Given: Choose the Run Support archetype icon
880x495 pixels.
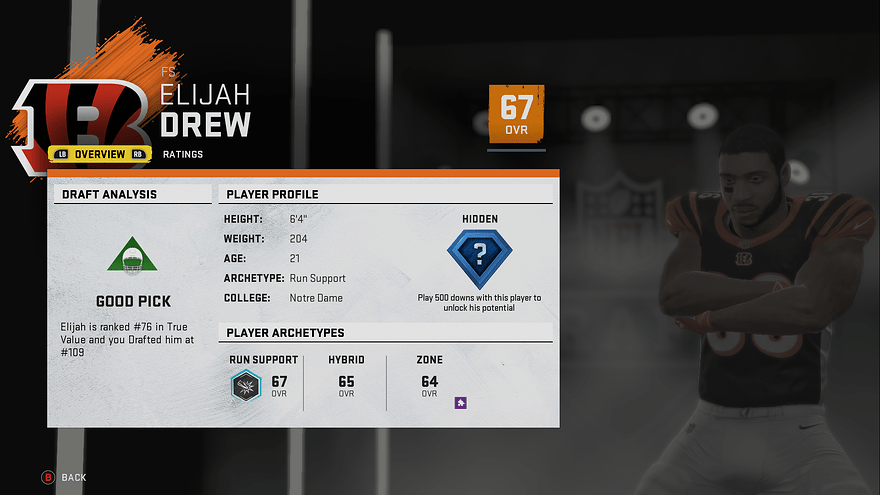Looking at the screenshot, I should [x=245, y=385].
